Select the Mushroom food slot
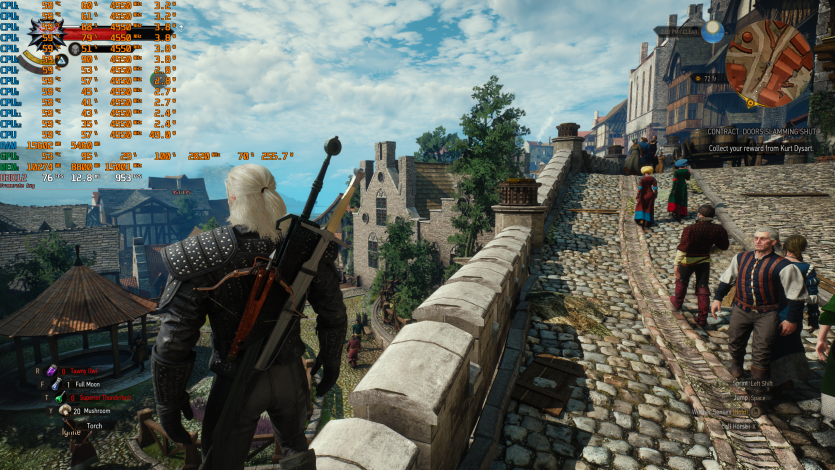 point(63,410)
